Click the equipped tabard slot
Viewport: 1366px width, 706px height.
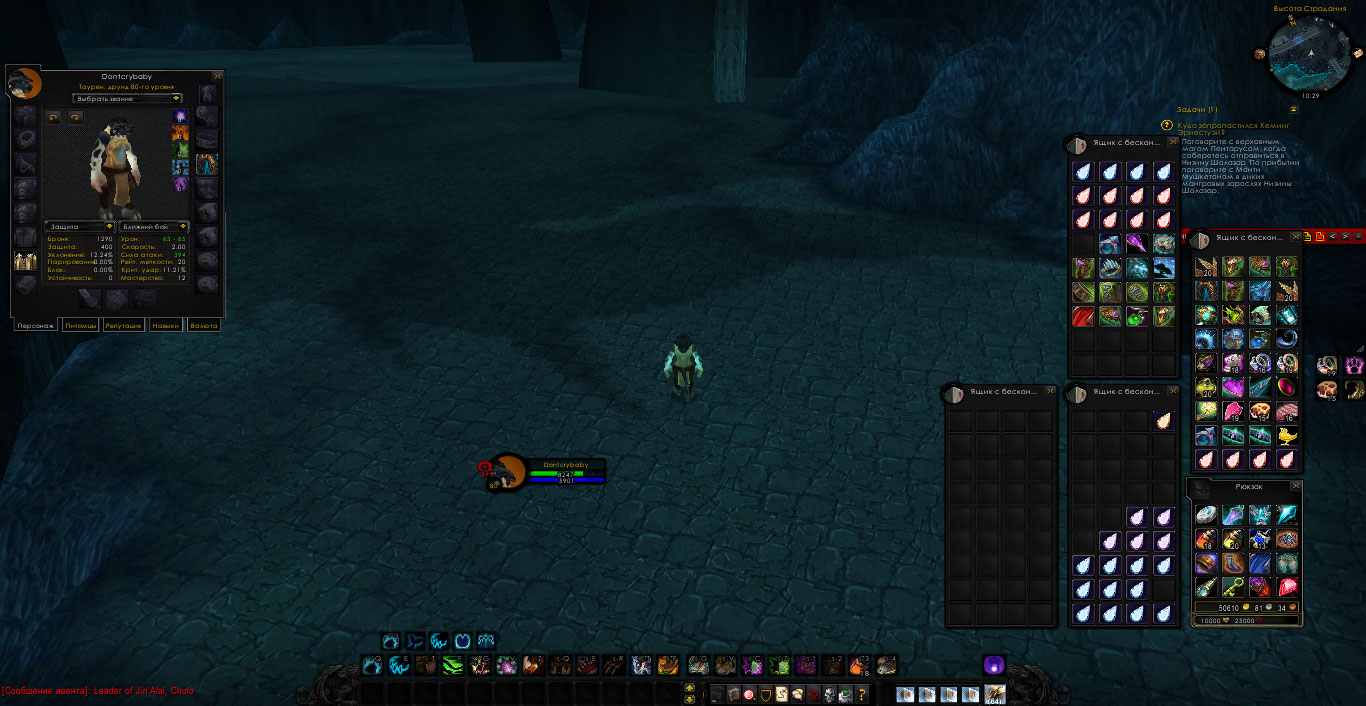pos(25,261)
